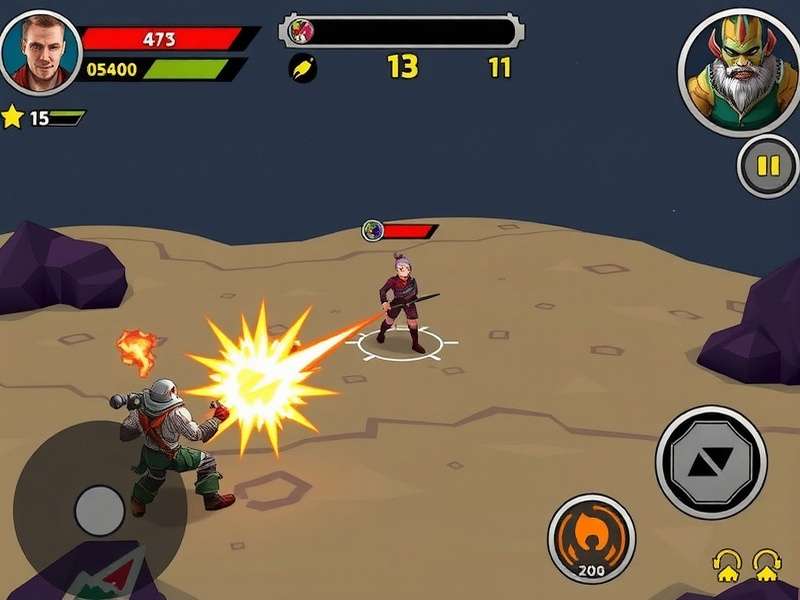Tap the gray octagon attack button
The width and height of the screenshot is (800, 600).
pyautogui.click(x=710, y=461)
